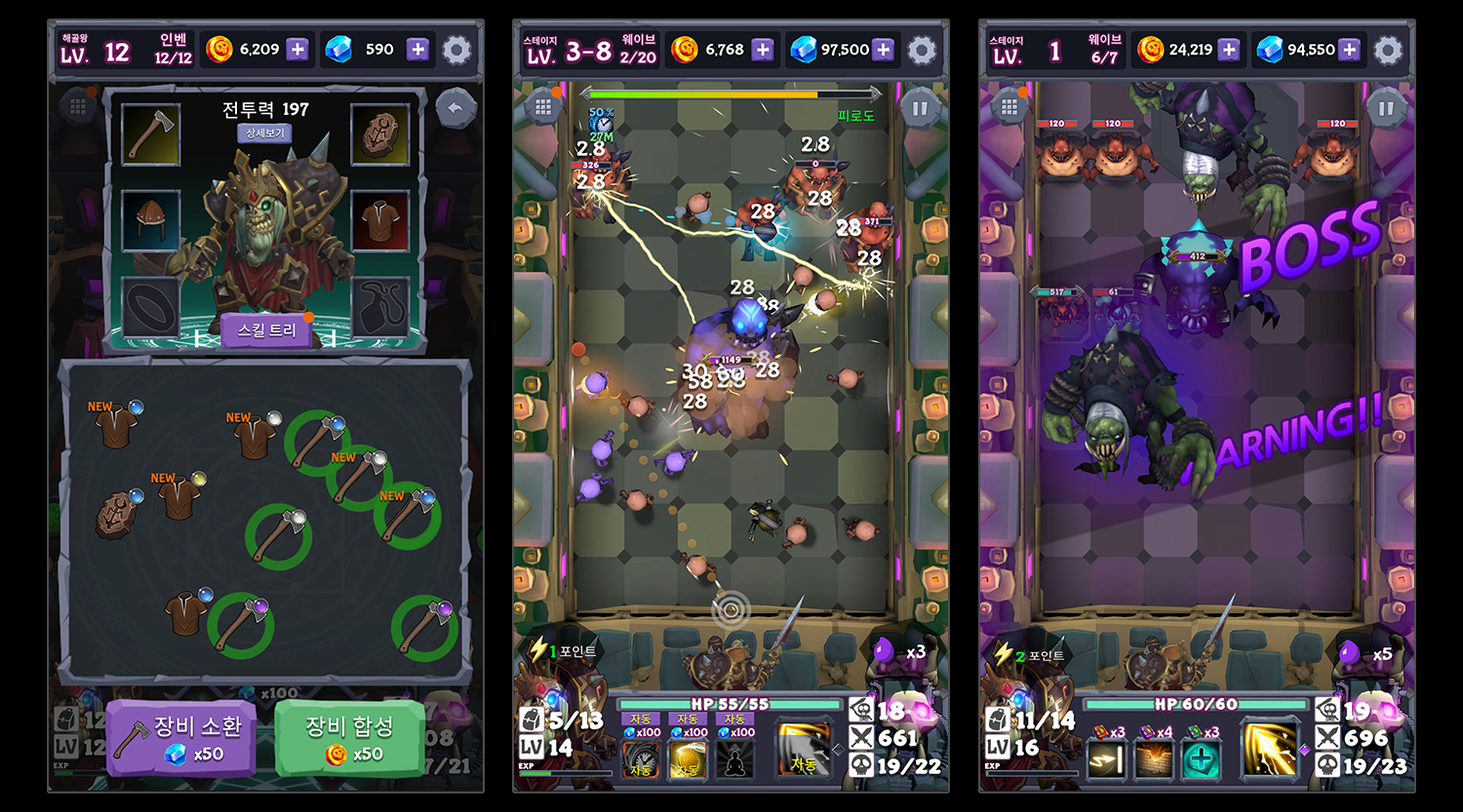The width and height of the screenshot is (1463, 812).
Task: Select the equipped leather helmet slot
Action: tap(151, 219)
